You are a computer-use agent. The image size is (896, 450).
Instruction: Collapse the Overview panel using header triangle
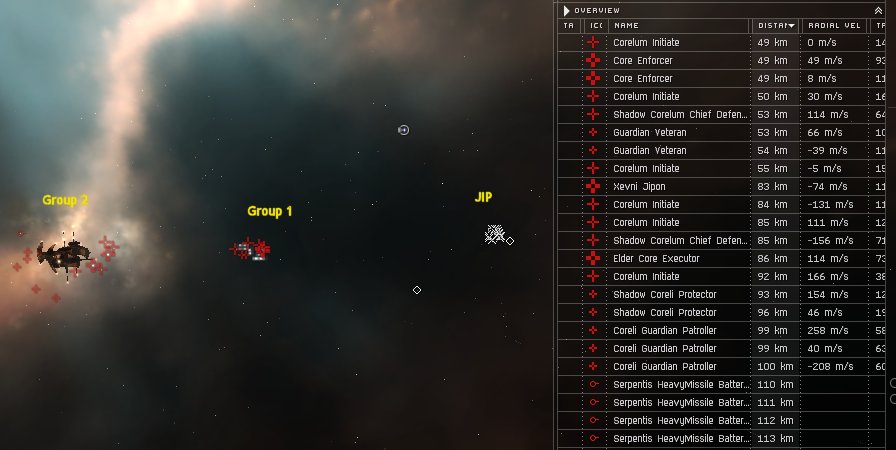(567, 10)
